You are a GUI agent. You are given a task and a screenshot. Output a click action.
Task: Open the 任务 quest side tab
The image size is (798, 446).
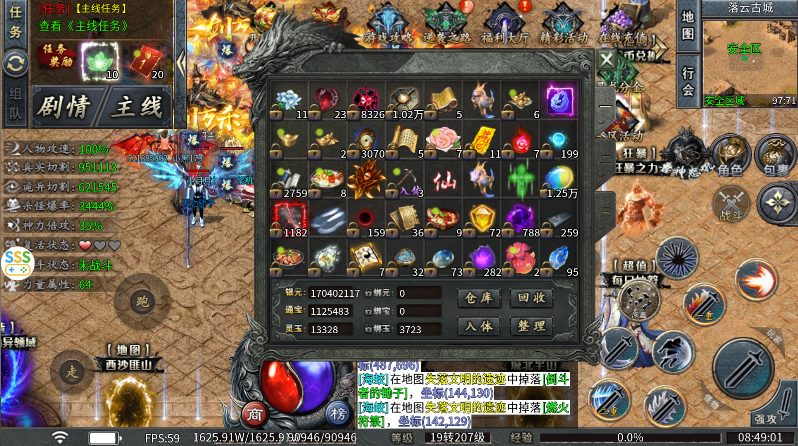(x=15, y=22)
